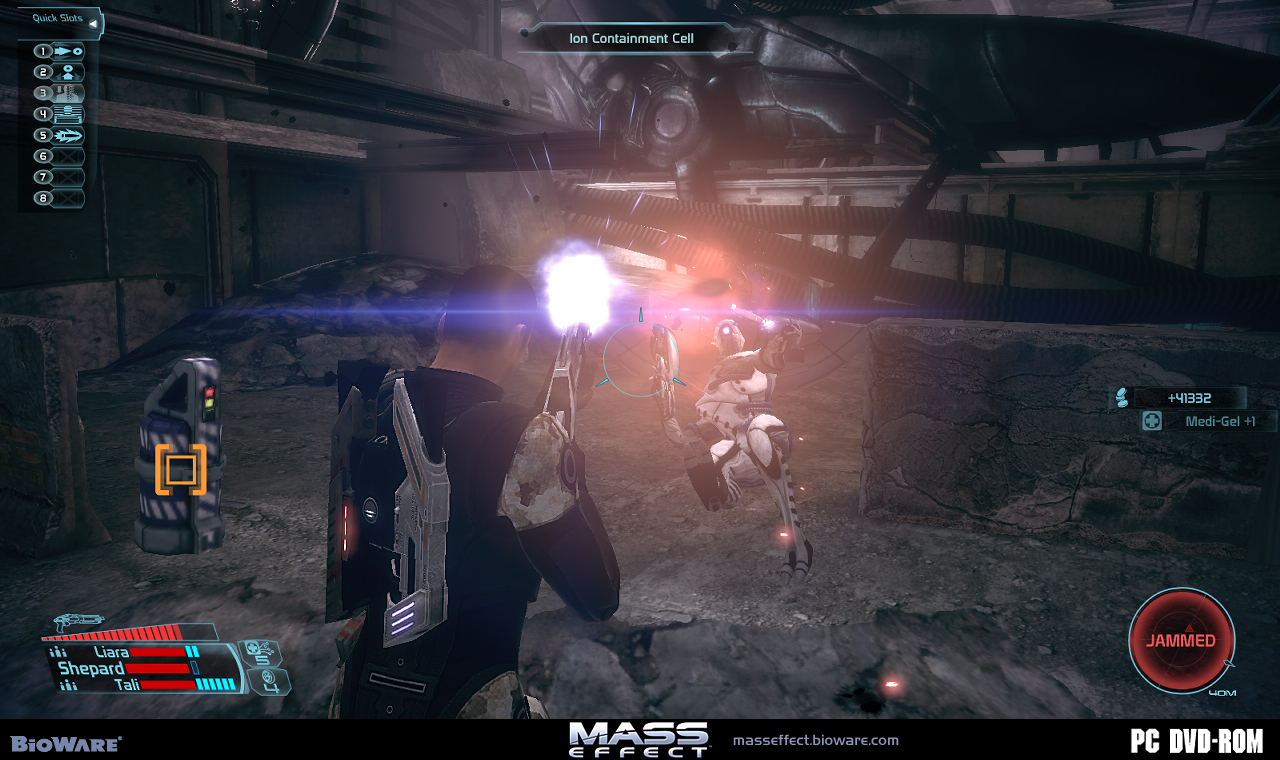The image size is (1280, 760).
Task: Select the grenade icon showing 4
Action: pyautogui.click(x=271, y=682)
